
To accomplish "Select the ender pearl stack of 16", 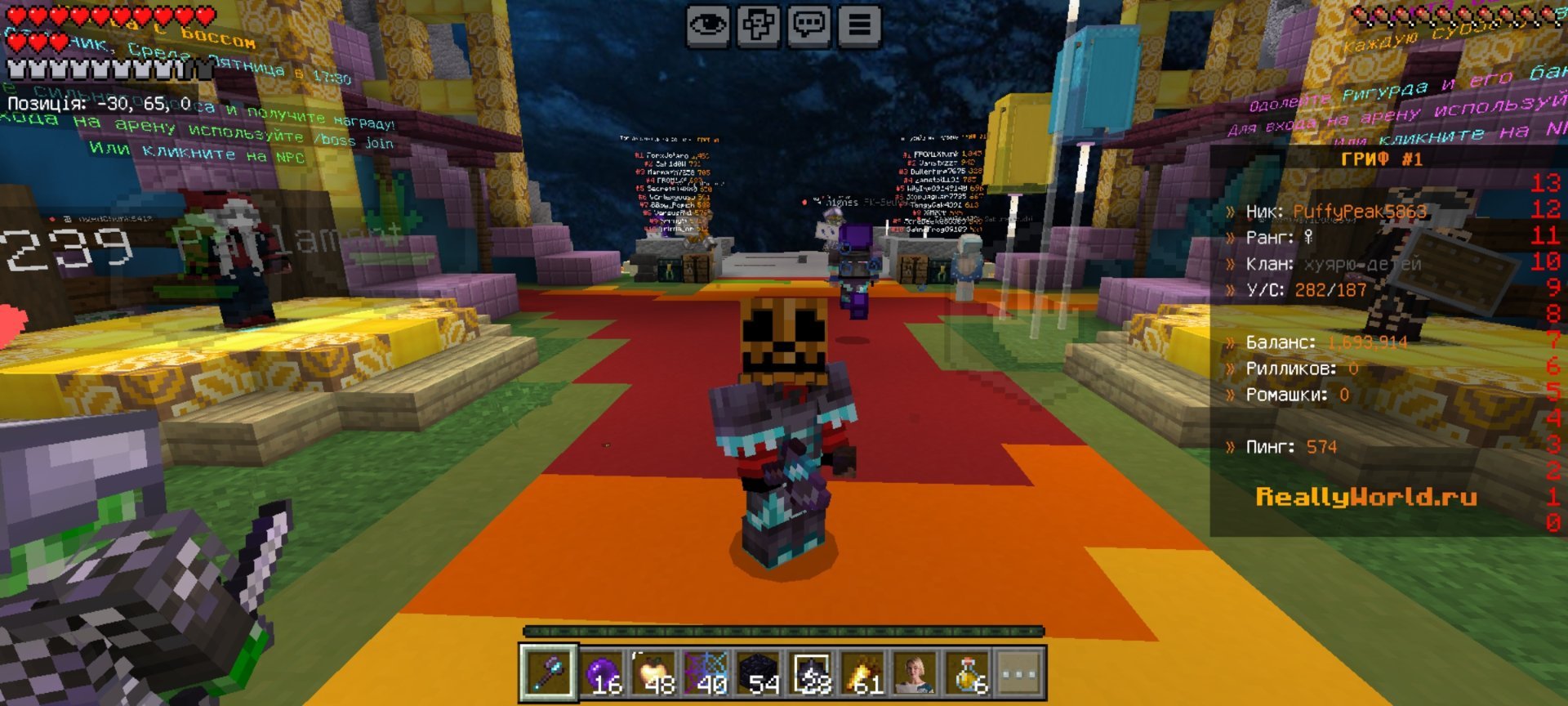I will 603,674.
